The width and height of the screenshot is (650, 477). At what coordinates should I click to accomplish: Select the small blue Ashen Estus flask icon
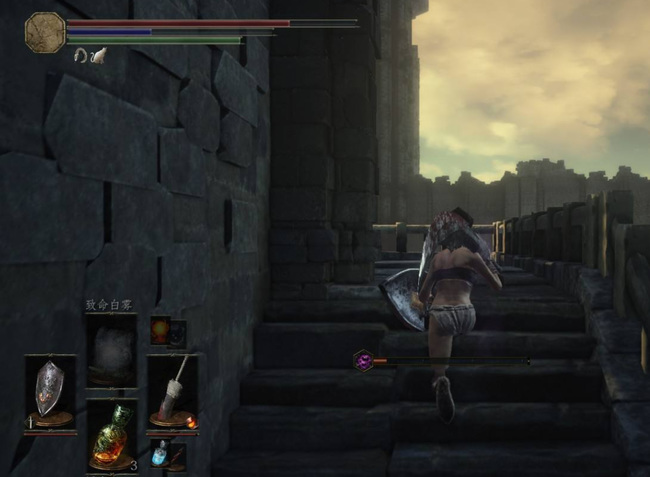(159, 453)
